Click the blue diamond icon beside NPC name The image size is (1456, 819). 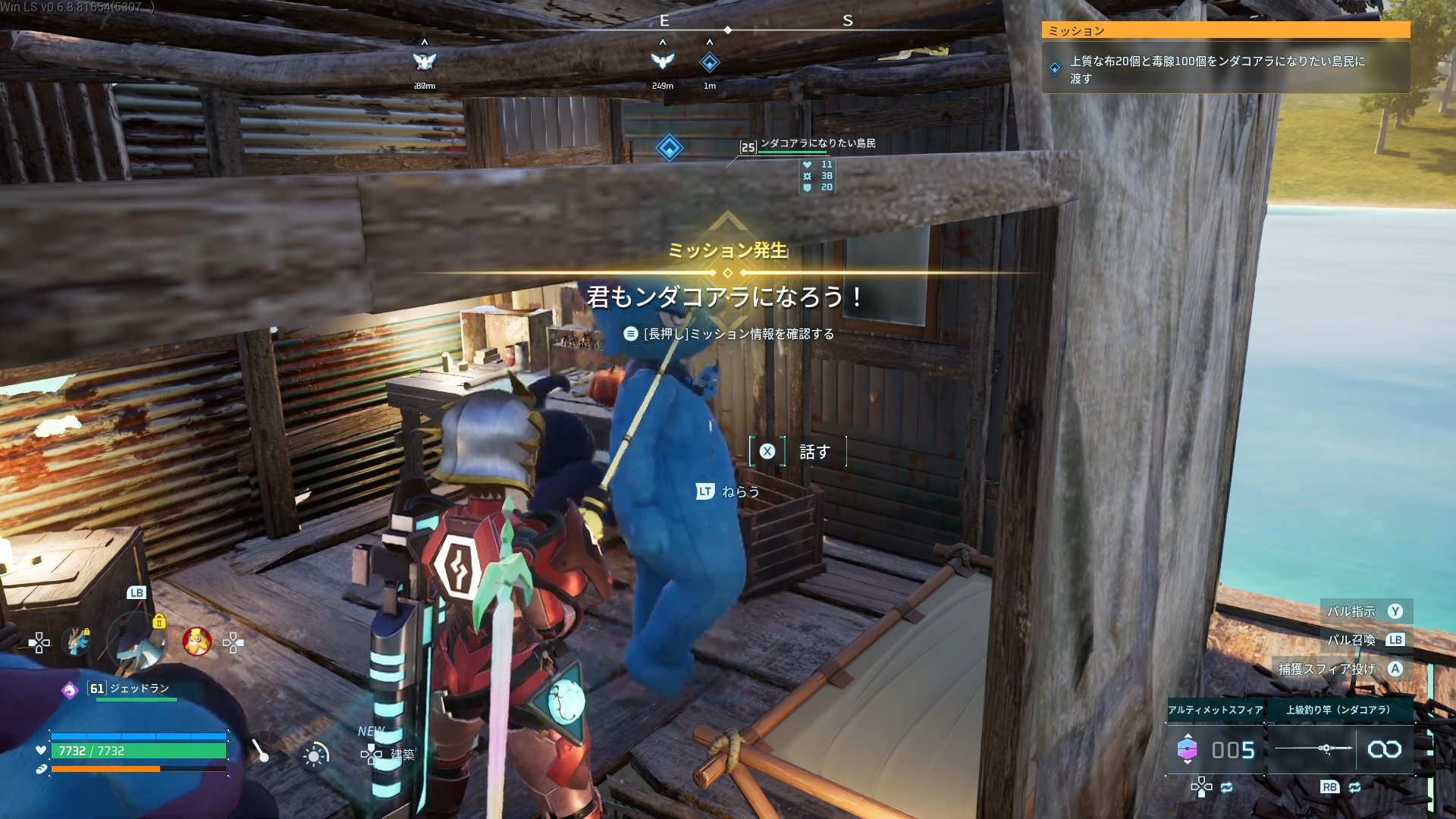coord(669,148)
